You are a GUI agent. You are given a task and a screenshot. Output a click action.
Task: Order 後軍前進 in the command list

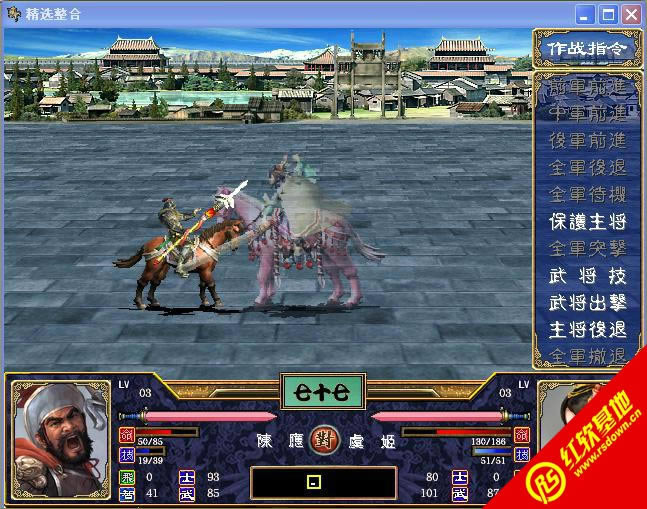tap(587, 140)
